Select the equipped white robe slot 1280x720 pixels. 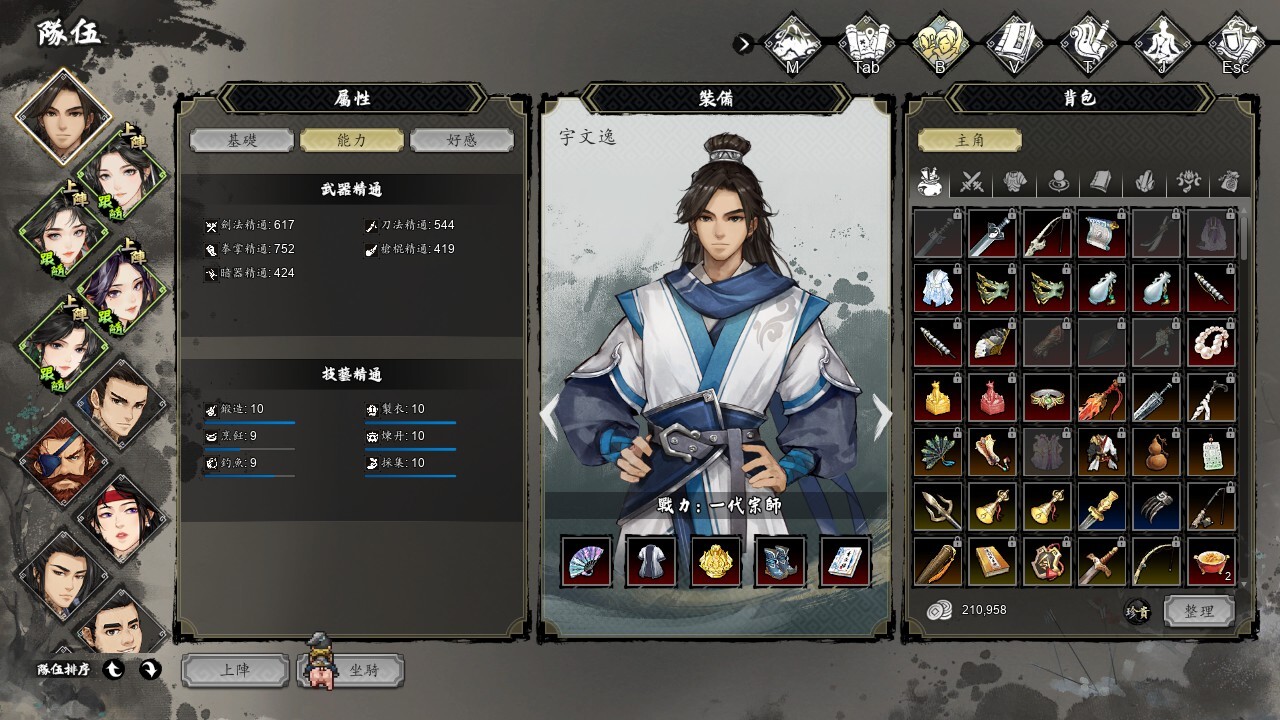click(651, 561)
